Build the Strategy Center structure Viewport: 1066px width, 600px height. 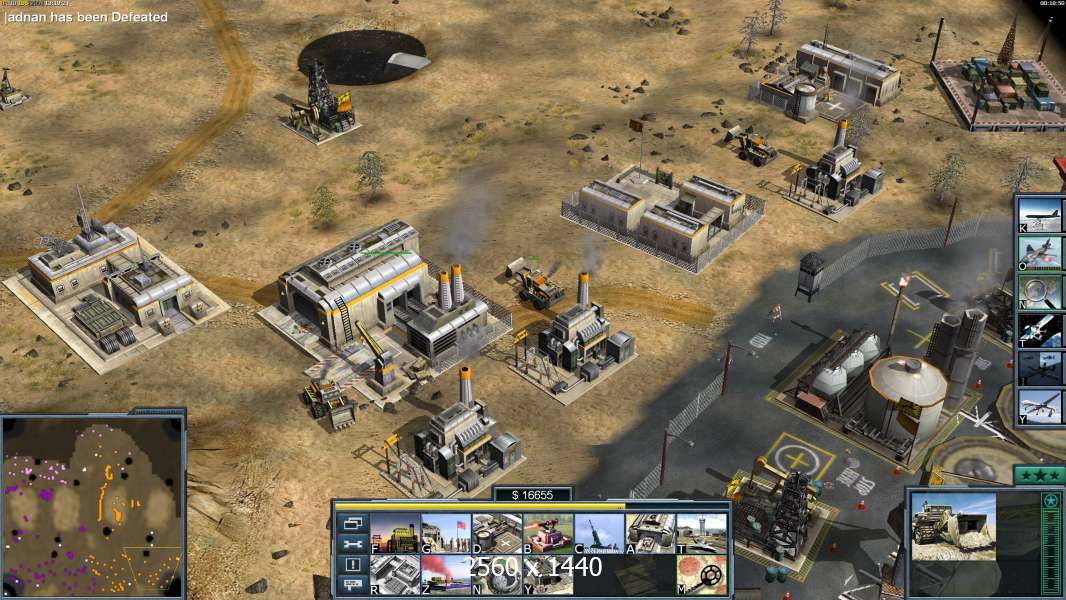(395, 574)
